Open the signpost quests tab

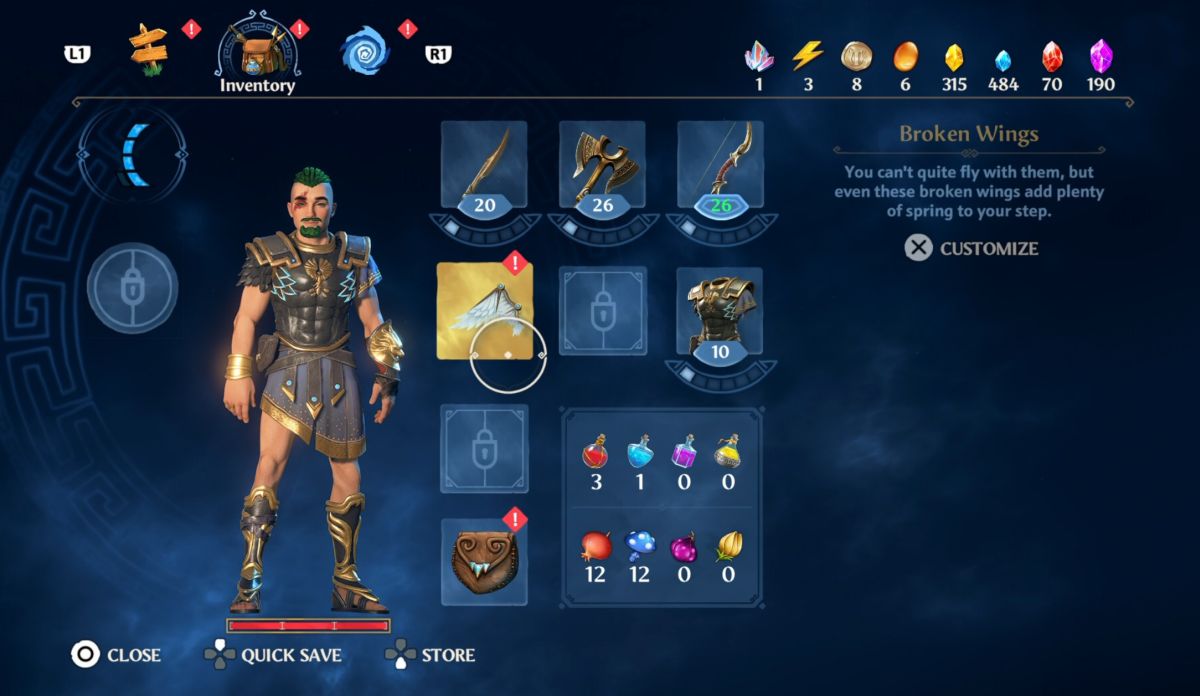coord(148,50)
